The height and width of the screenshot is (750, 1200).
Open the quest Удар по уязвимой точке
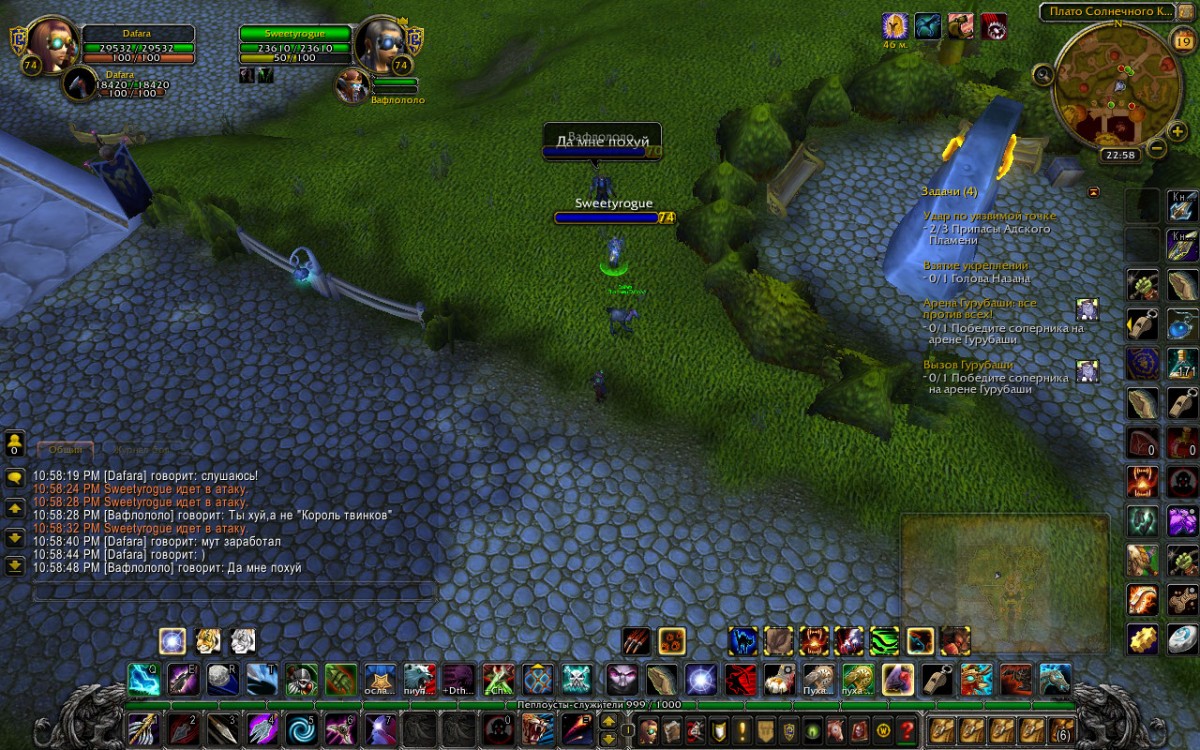(989, 216)
